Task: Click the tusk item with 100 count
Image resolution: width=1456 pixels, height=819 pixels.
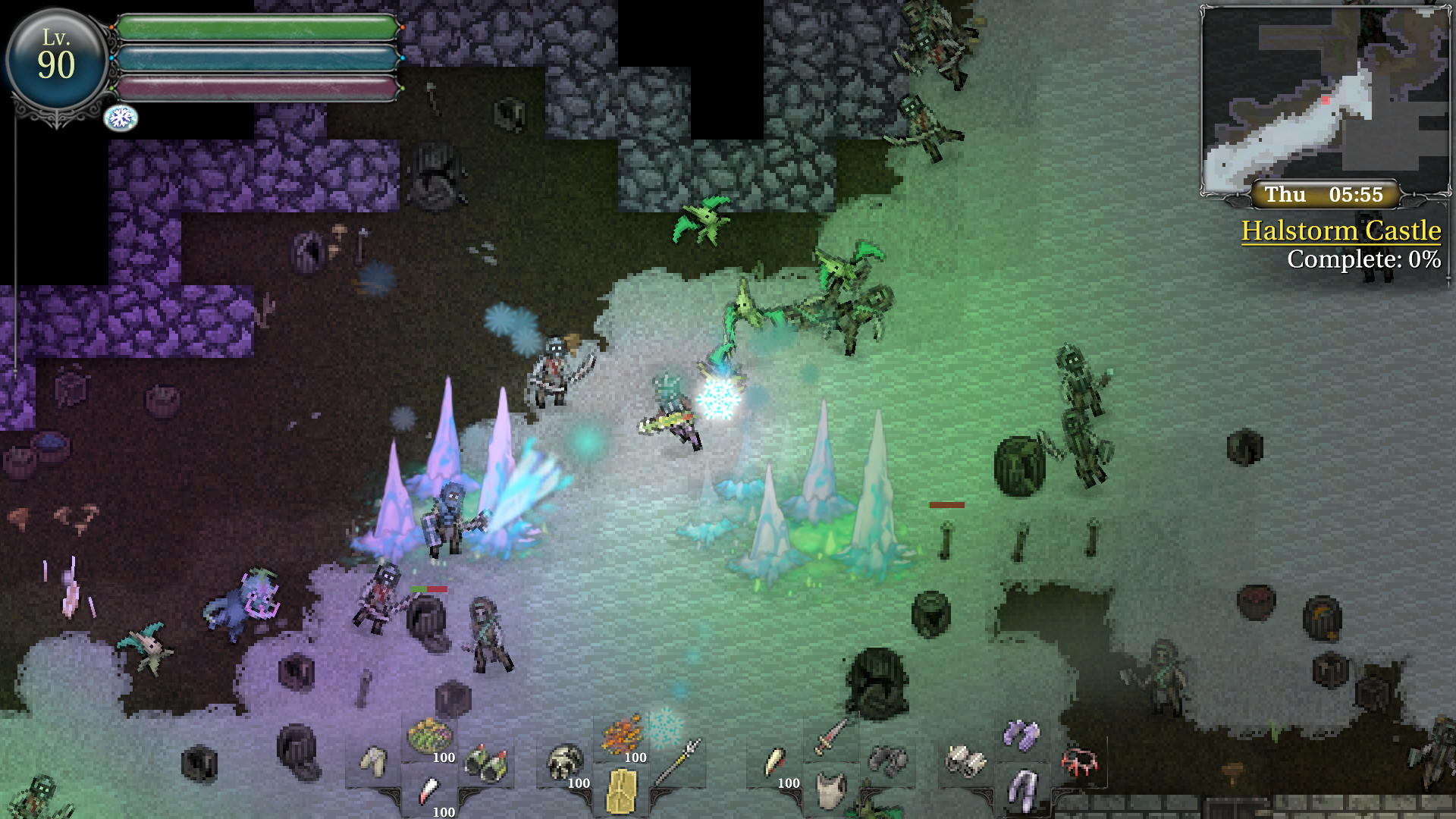Action: pos(773,761)
